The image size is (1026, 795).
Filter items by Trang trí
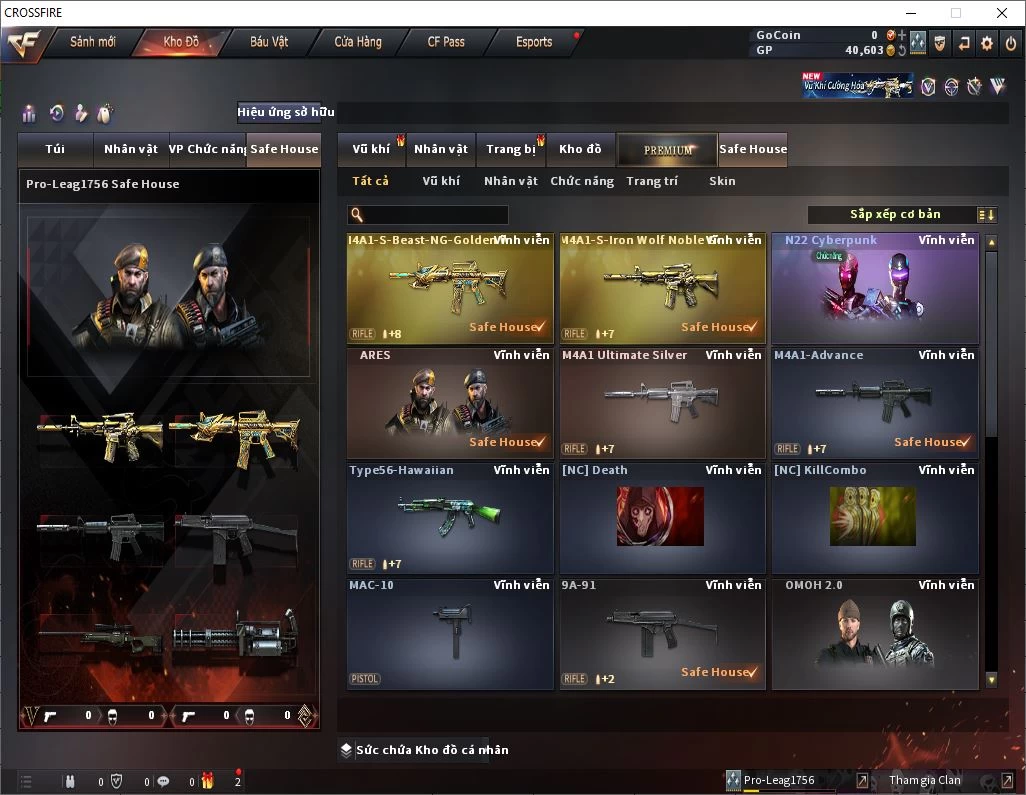pos(652,181)
